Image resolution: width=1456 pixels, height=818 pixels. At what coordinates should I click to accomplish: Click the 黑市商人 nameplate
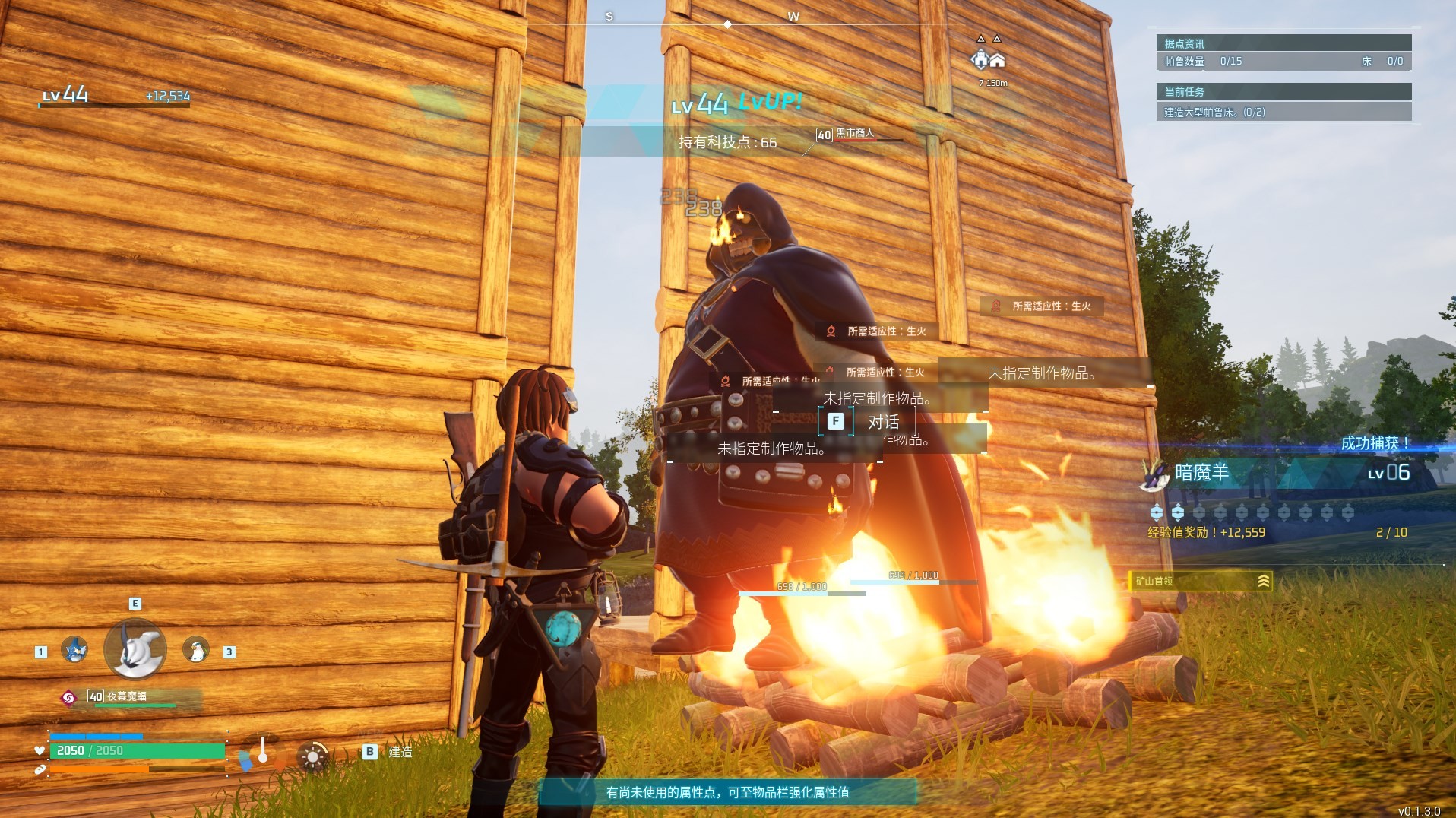pyautogui.click(x=855, y=135)
